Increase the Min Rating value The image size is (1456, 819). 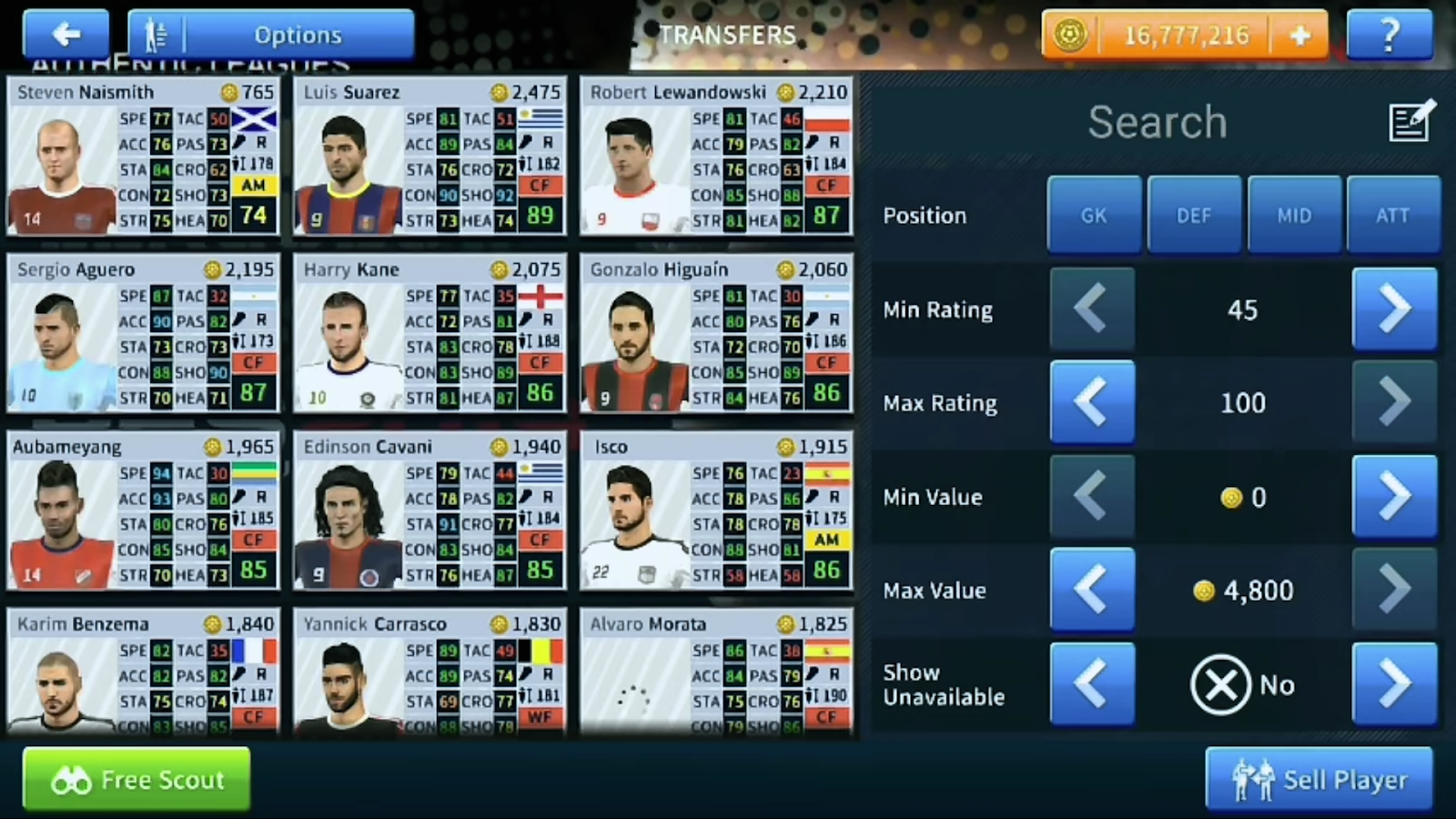pyautogui.click(x=1395, y=309)
